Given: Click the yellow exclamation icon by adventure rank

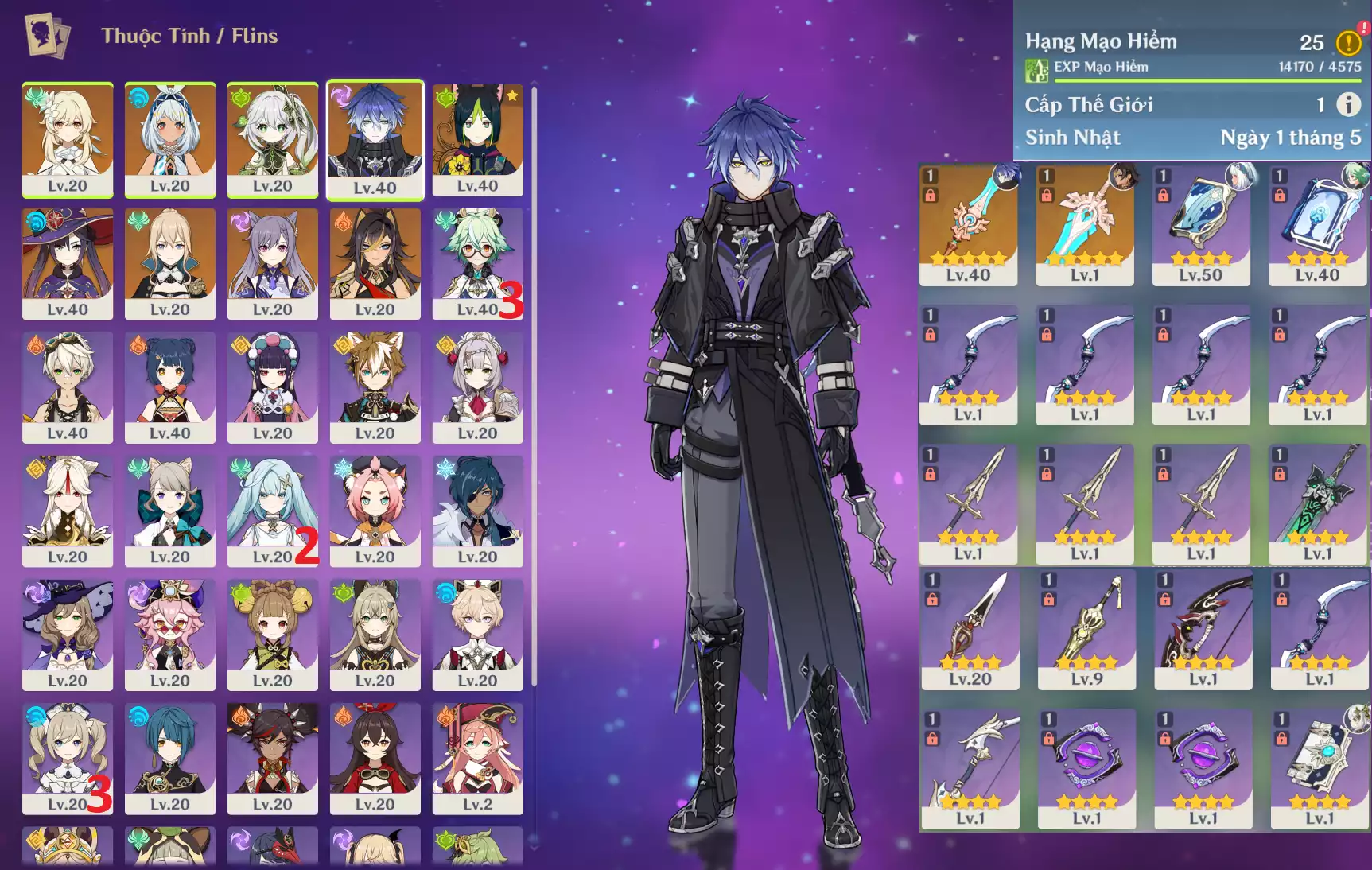Looking at the screenshot, I should point(1347,42).
